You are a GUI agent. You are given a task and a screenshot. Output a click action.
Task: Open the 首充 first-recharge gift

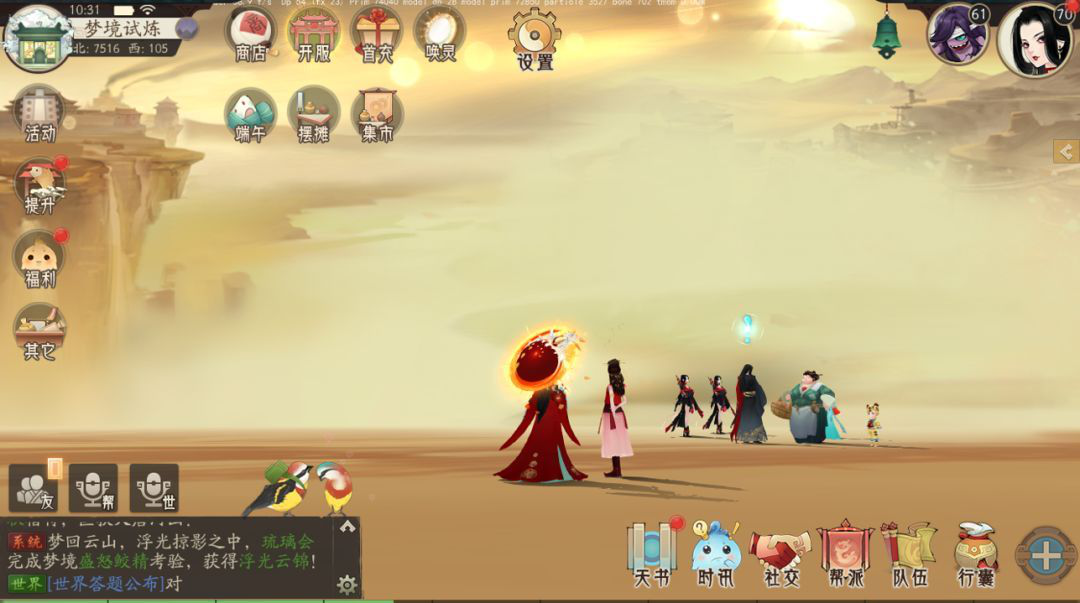(376, 32)
